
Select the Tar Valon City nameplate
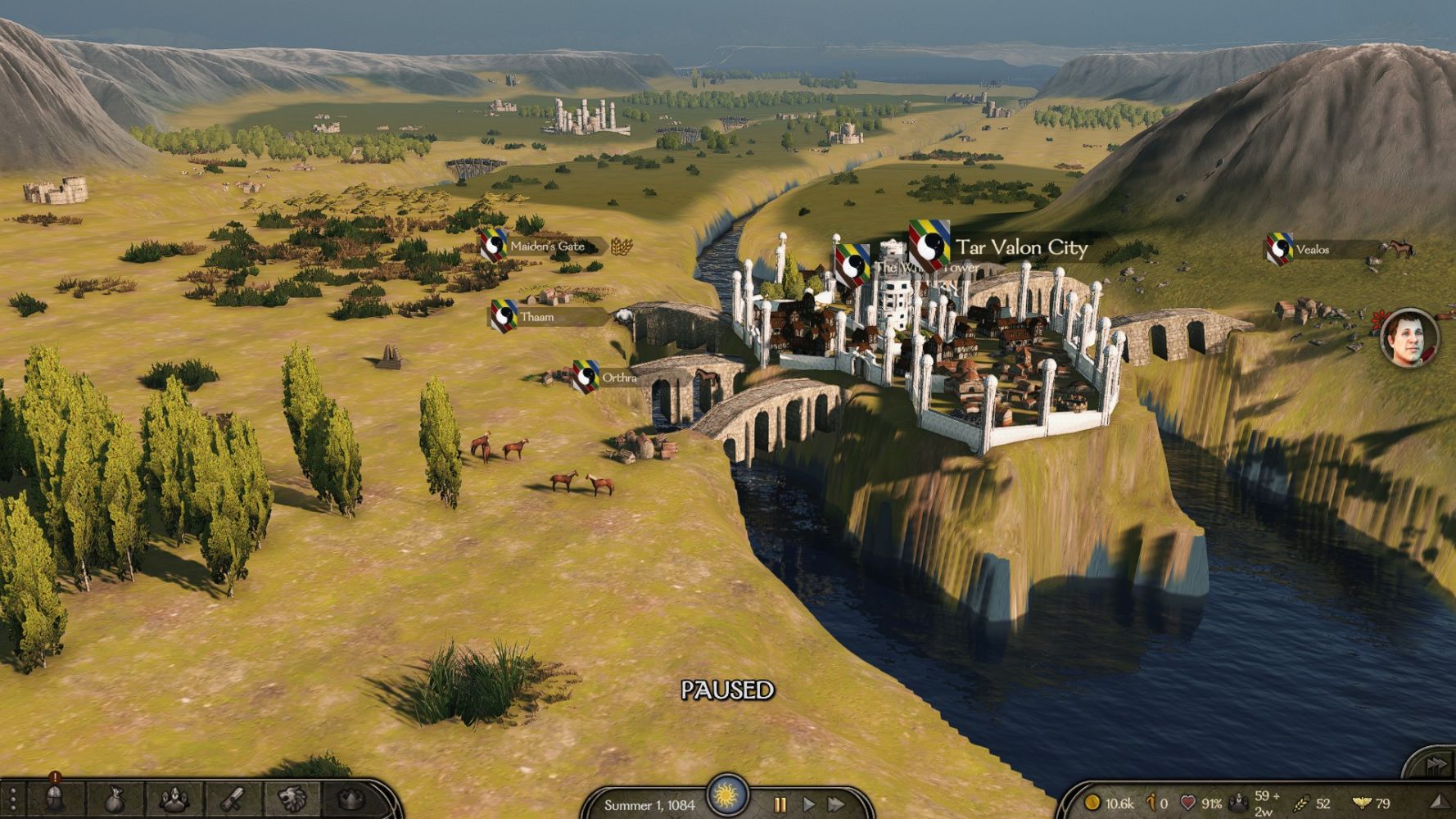point(1021,247)
